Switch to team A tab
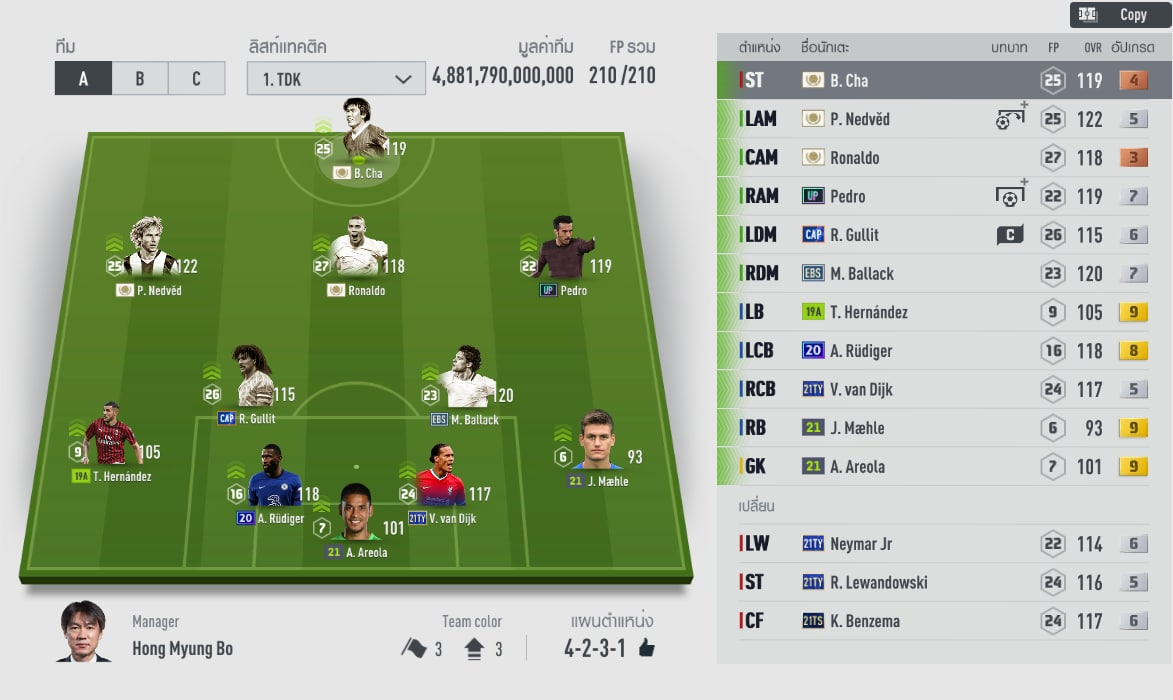Screen dimensions: 1173x700 point(83,79)
